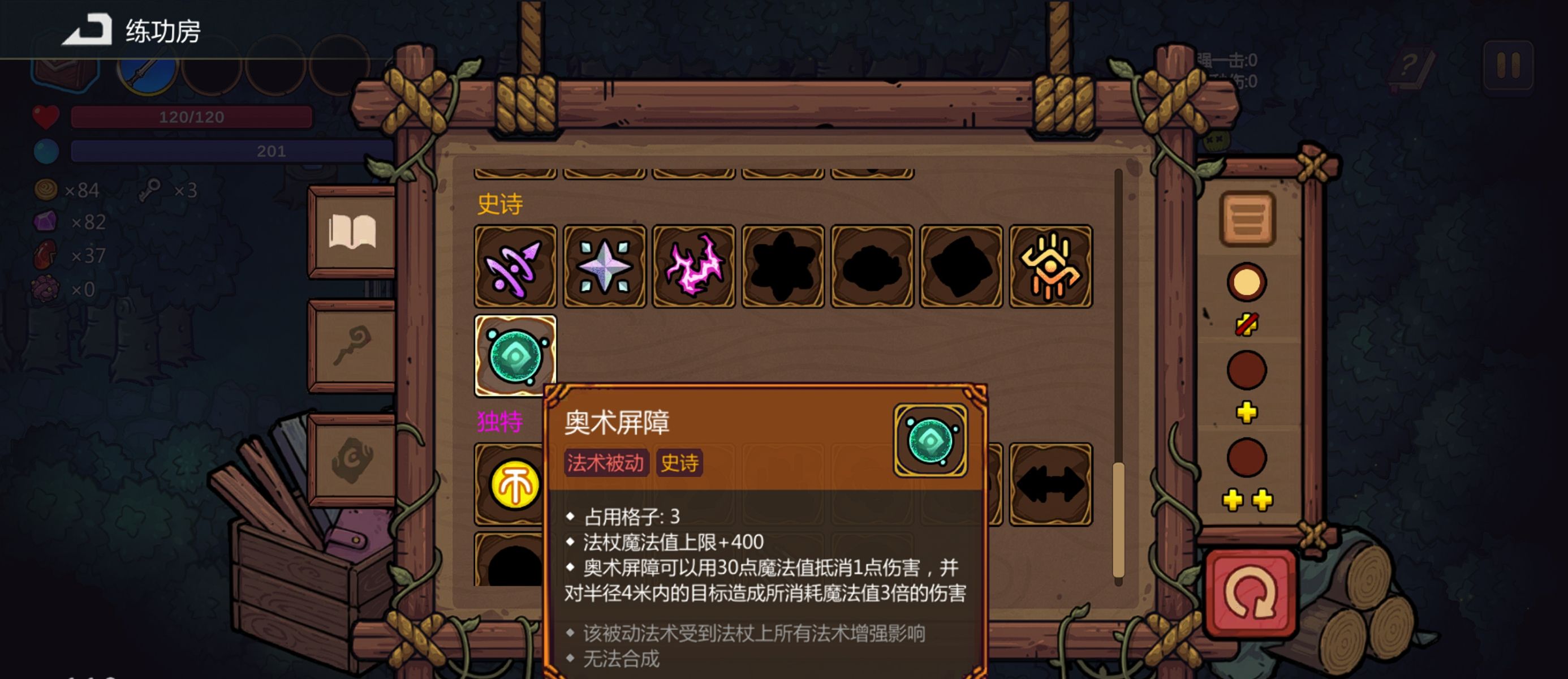Click the silver star epic spell icon
Viewport: 1568px width, 679px height.
point(604,268)
